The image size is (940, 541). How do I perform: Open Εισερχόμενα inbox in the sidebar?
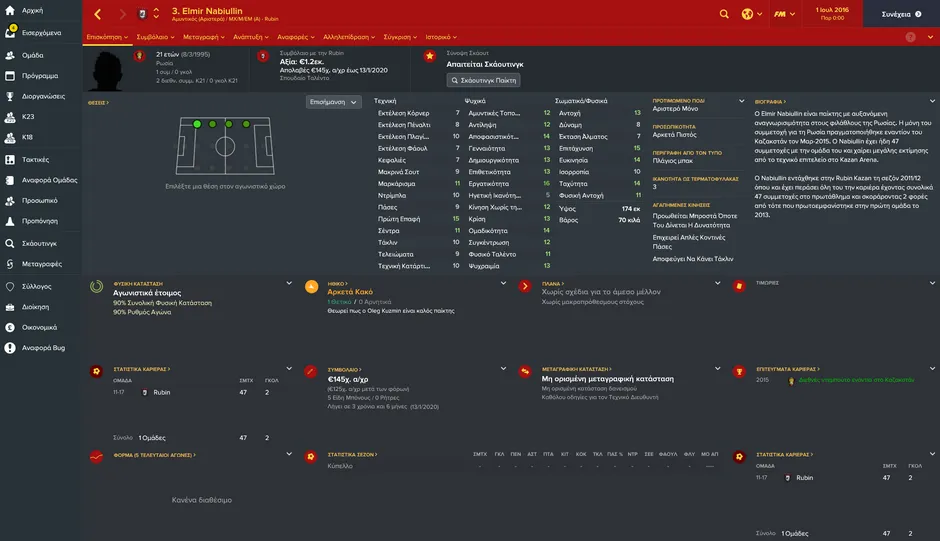(40, 32)
